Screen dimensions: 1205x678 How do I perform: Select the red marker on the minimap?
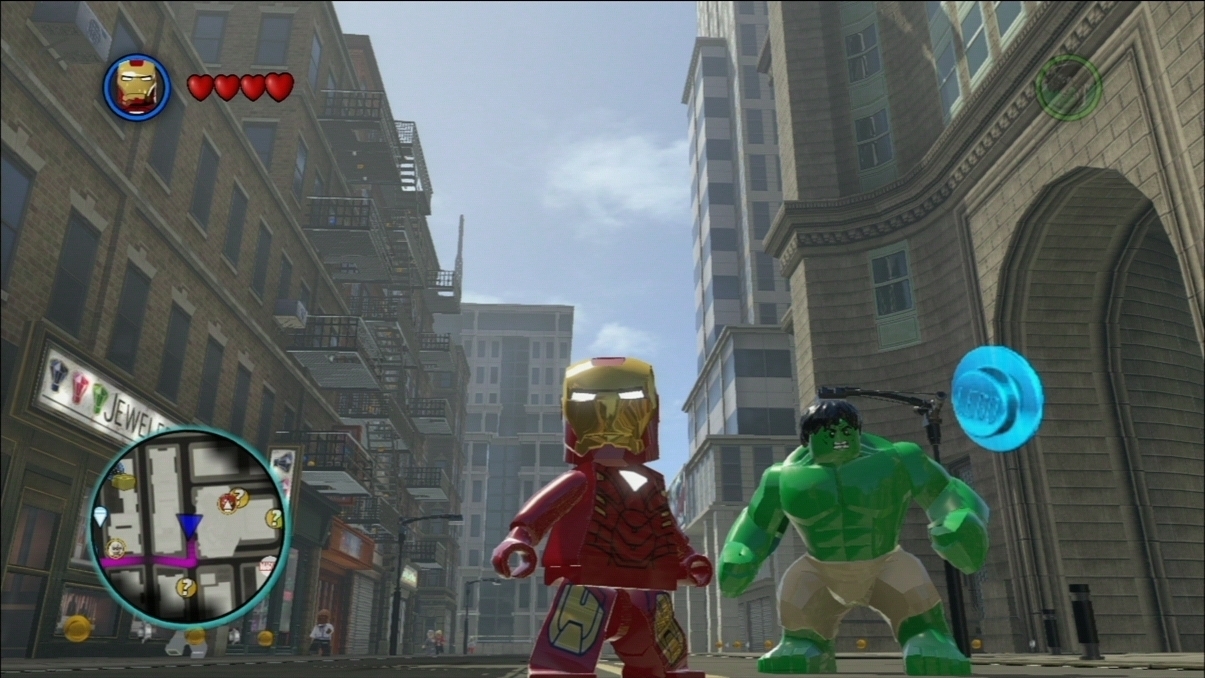(227, 505)
